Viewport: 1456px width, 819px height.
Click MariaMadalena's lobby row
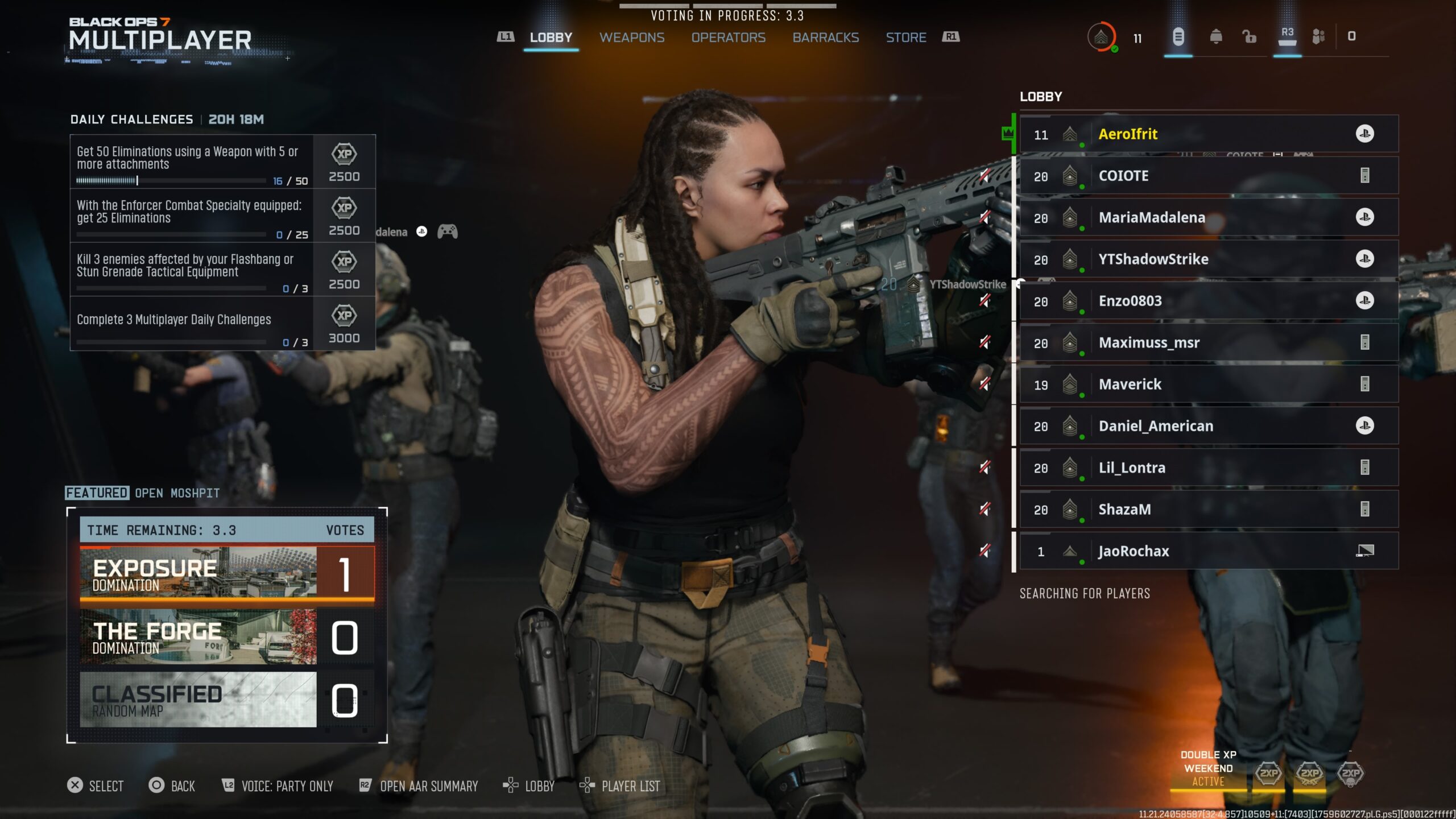(1208, 217)
